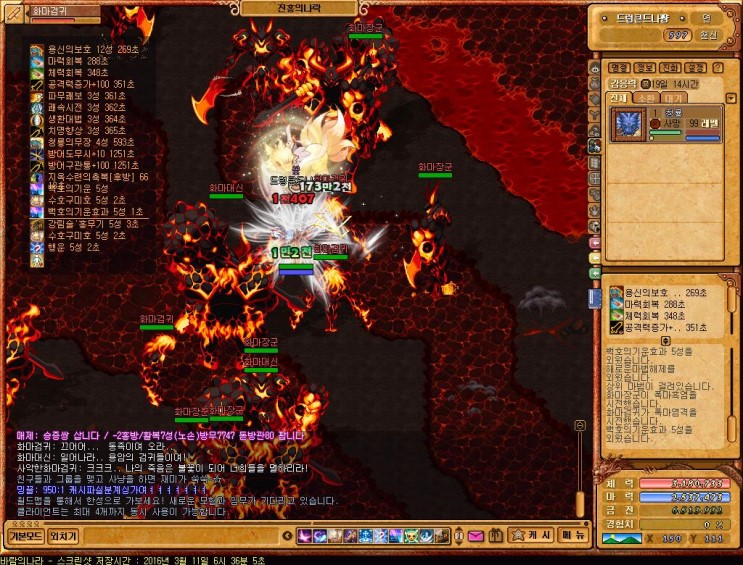Switch to the 전체 tab
Image resolution: width=743 pixels, height=565 pixels.
(619, 99)
